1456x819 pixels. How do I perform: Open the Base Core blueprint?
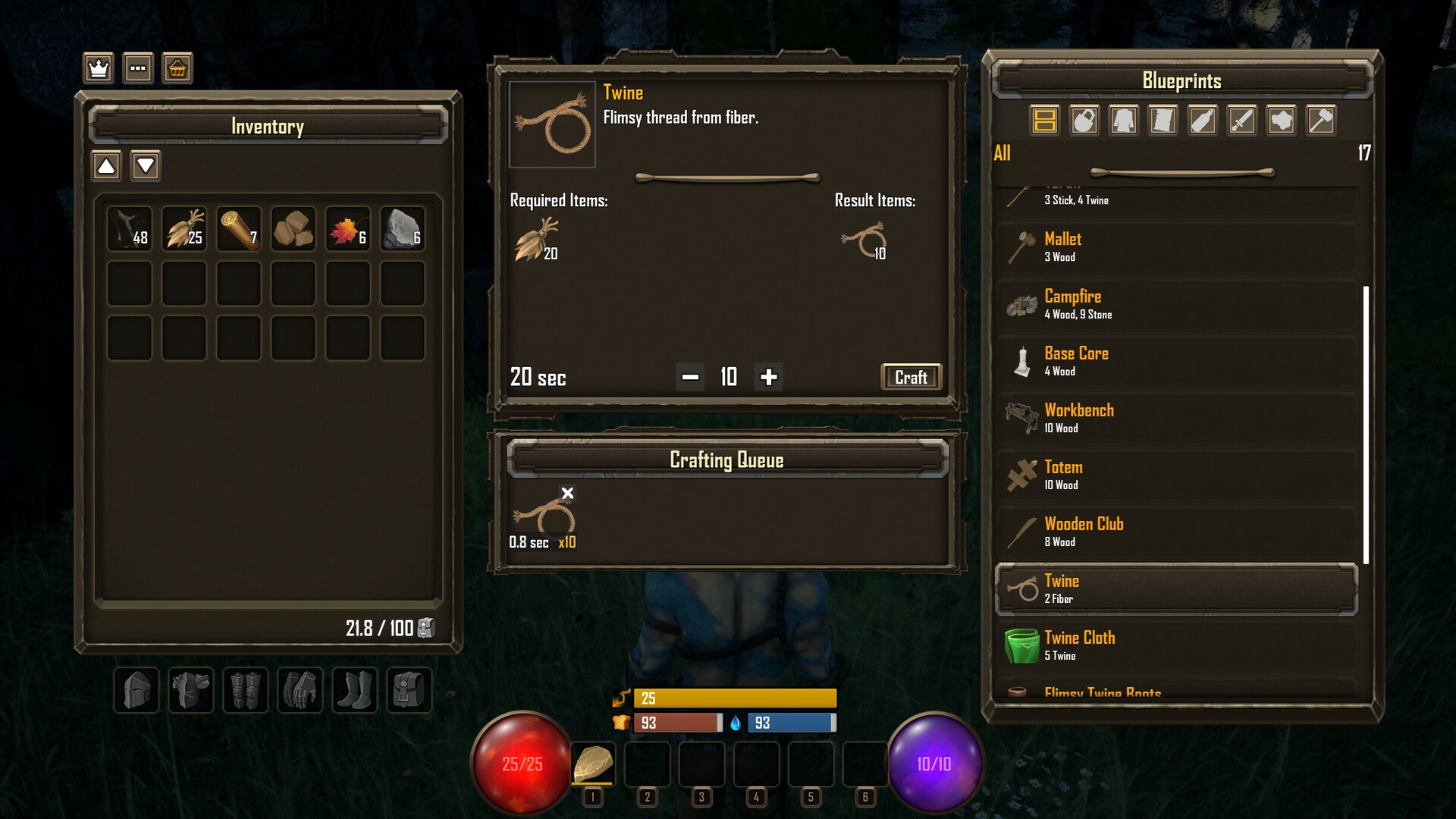coord(1177,361)
